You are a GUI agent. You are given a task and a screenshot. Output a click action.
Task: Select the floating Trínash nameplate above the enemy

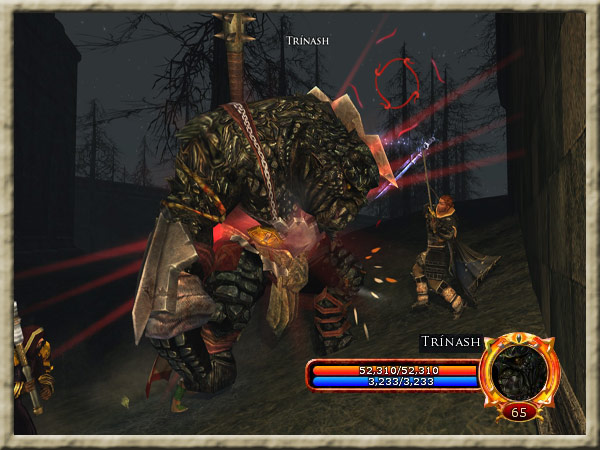tap(307, 41)
